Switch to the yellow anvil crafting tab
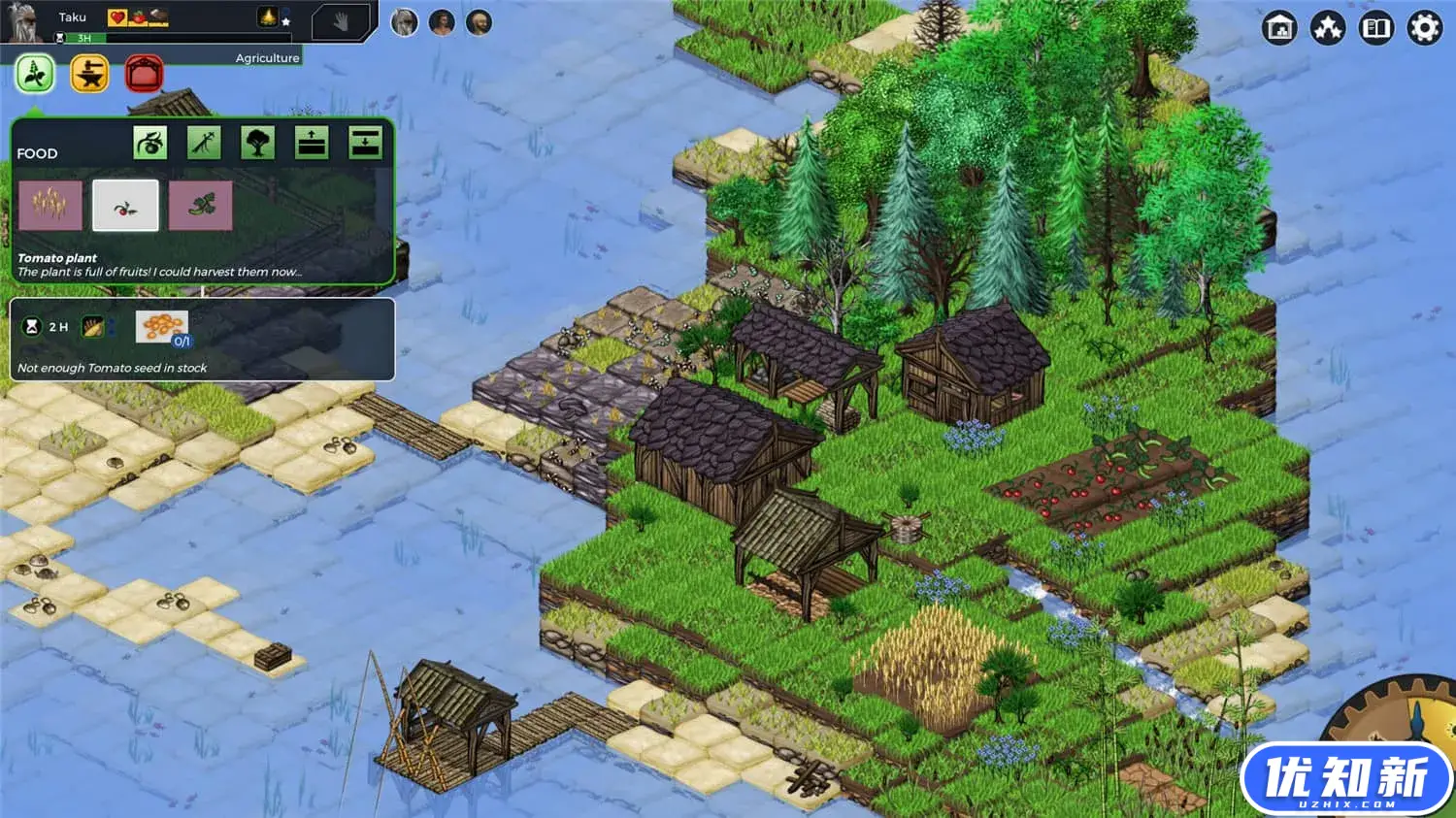 [89, 74]
